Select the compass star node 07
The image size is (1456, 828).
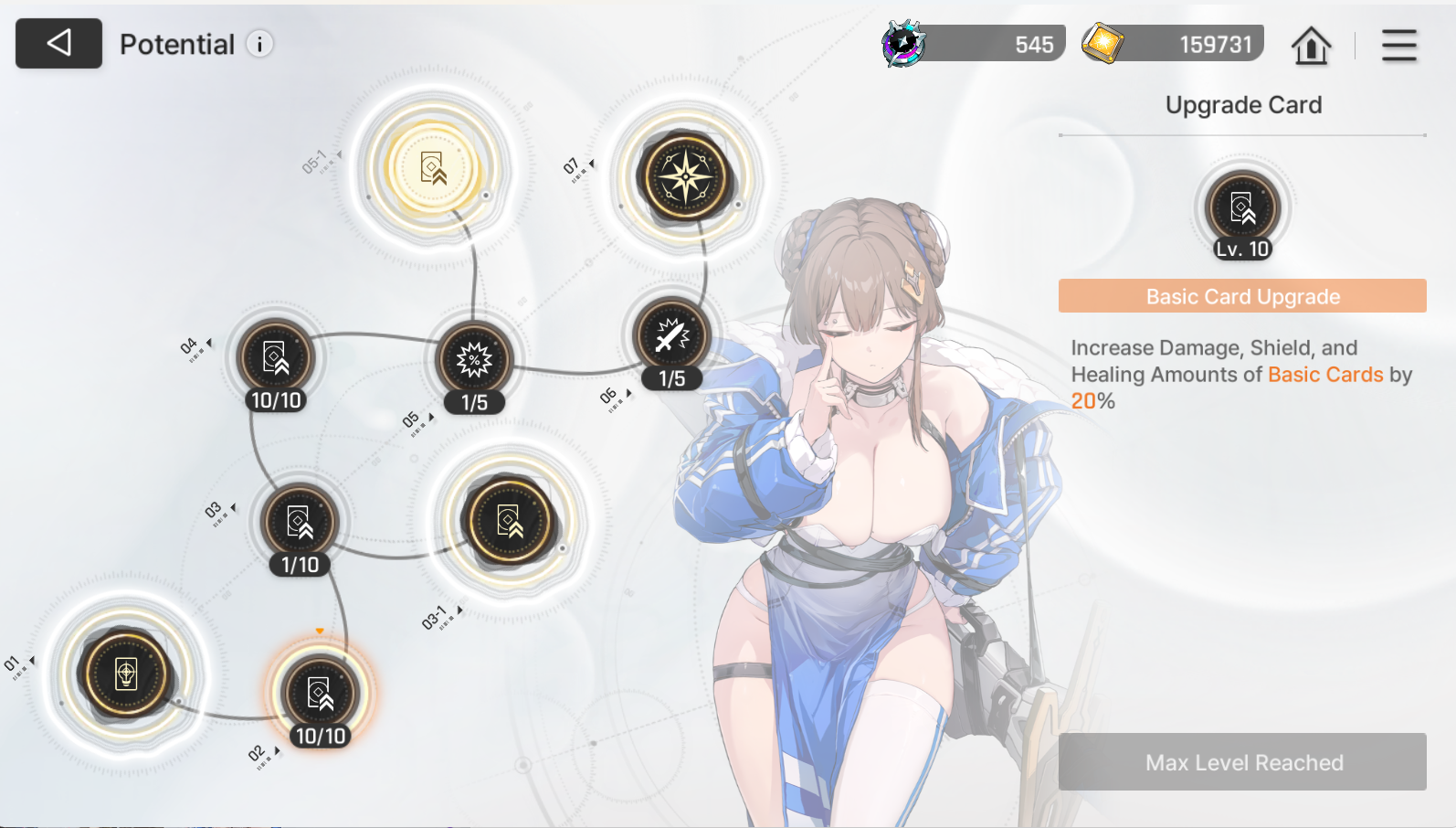[686, 177]
